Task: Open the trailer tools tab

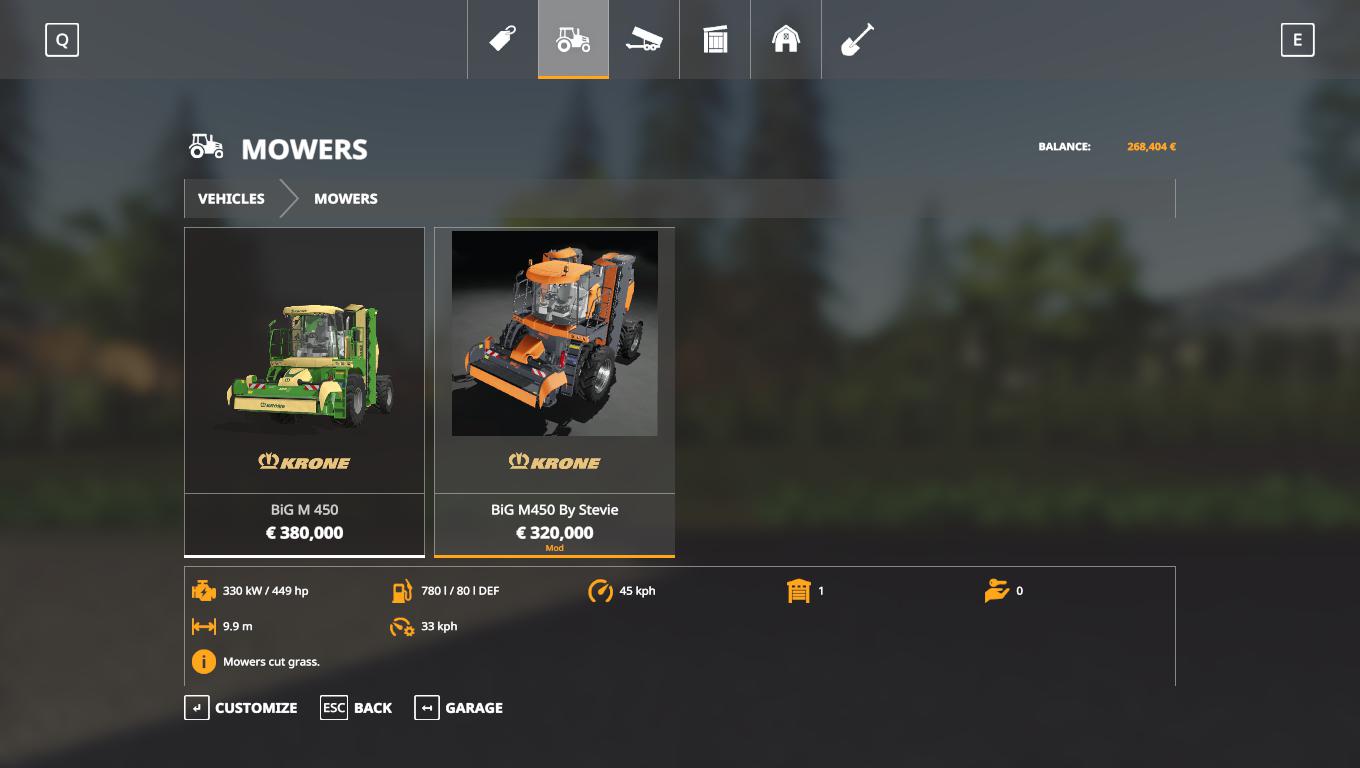Action: point(644,40)
